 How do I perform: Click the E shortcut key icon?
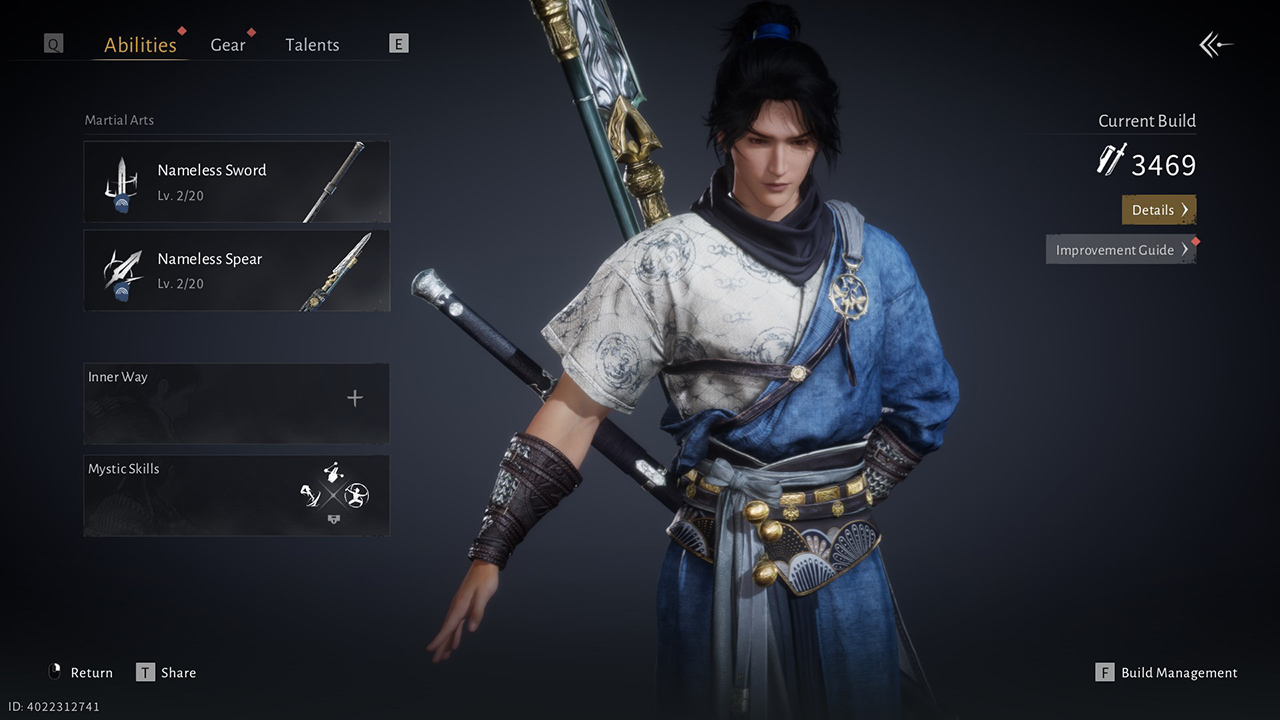[x=397, y=43]
